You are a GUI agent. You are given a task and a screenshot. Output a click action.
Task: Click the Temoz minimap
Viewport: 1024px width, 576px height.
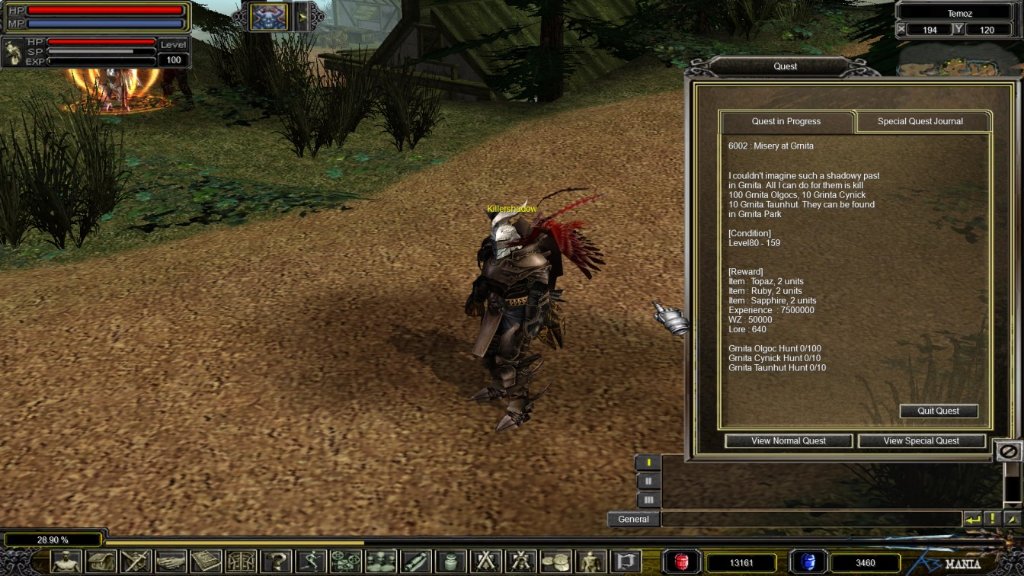point(958,60)
